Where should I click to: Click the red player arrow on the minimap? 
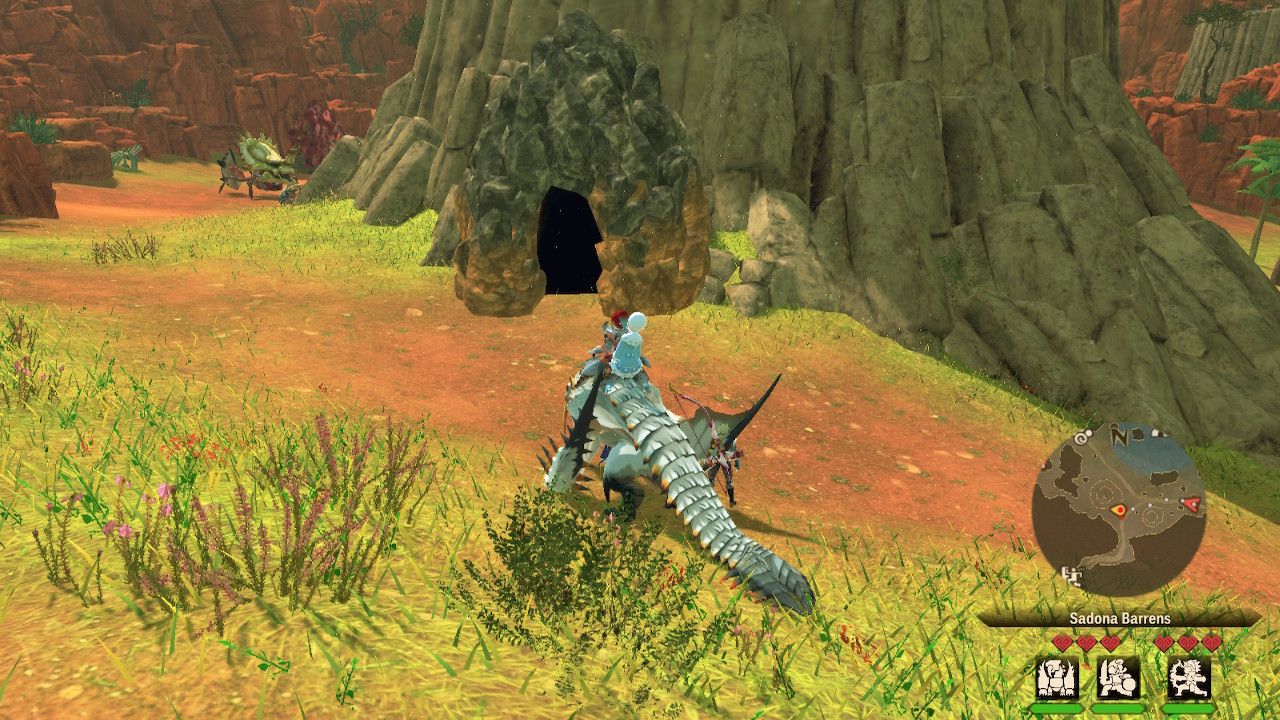[1192, 505]
